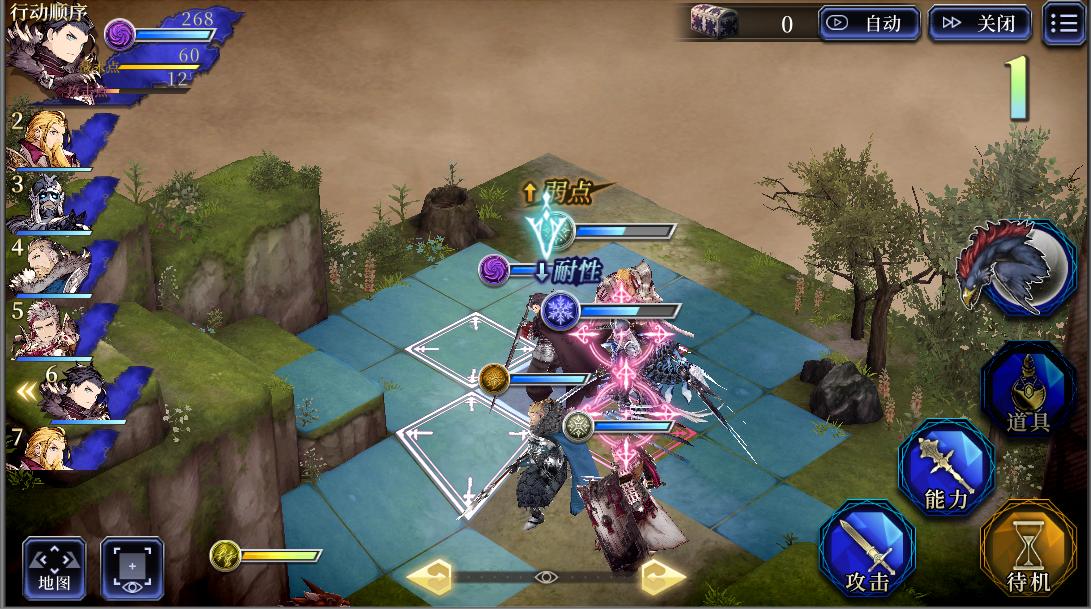This screenshot has width=1091, height=609.
Task: Rotate camera with the right gold arrow
Action: [662, 577]
